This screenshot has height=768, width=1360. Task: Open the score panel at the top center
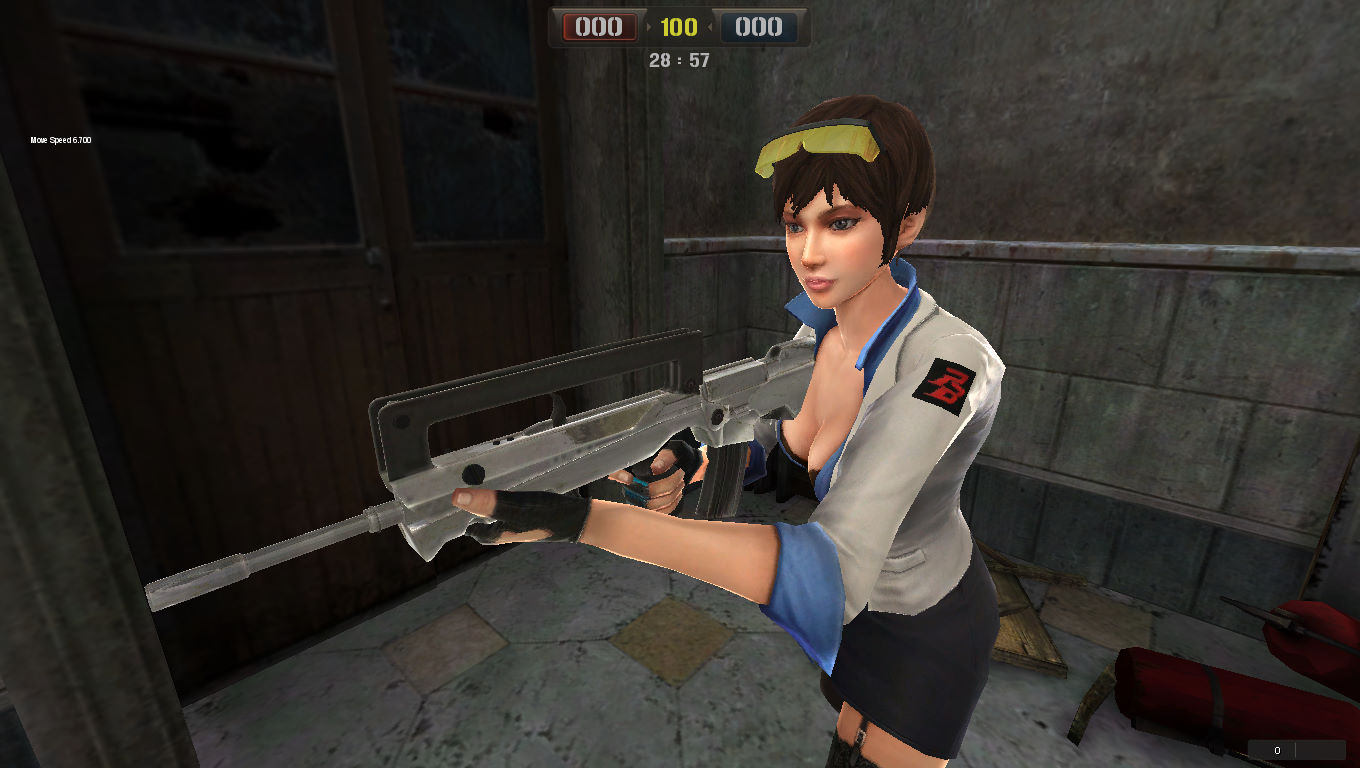(679, 27)
